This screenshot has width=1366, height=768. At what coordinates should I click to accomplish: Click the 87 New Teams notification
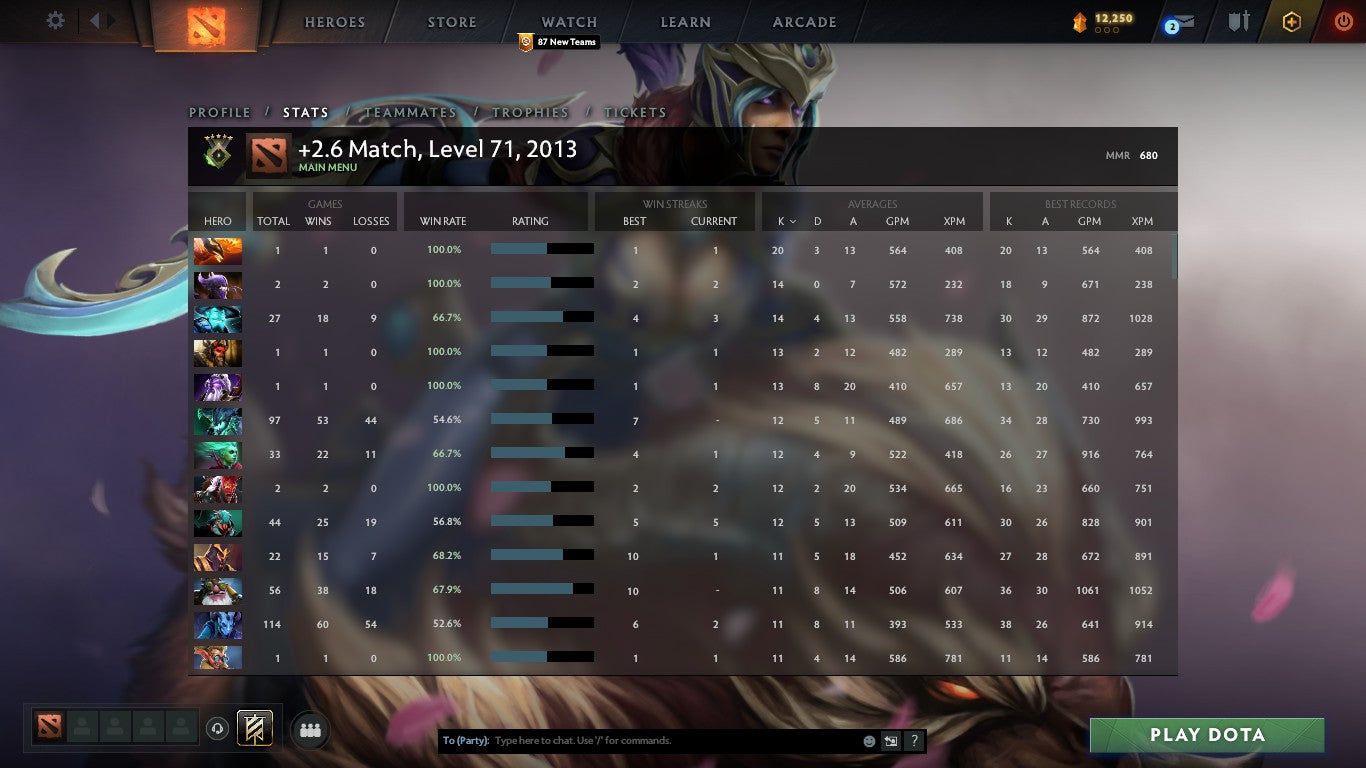(556, 42)
